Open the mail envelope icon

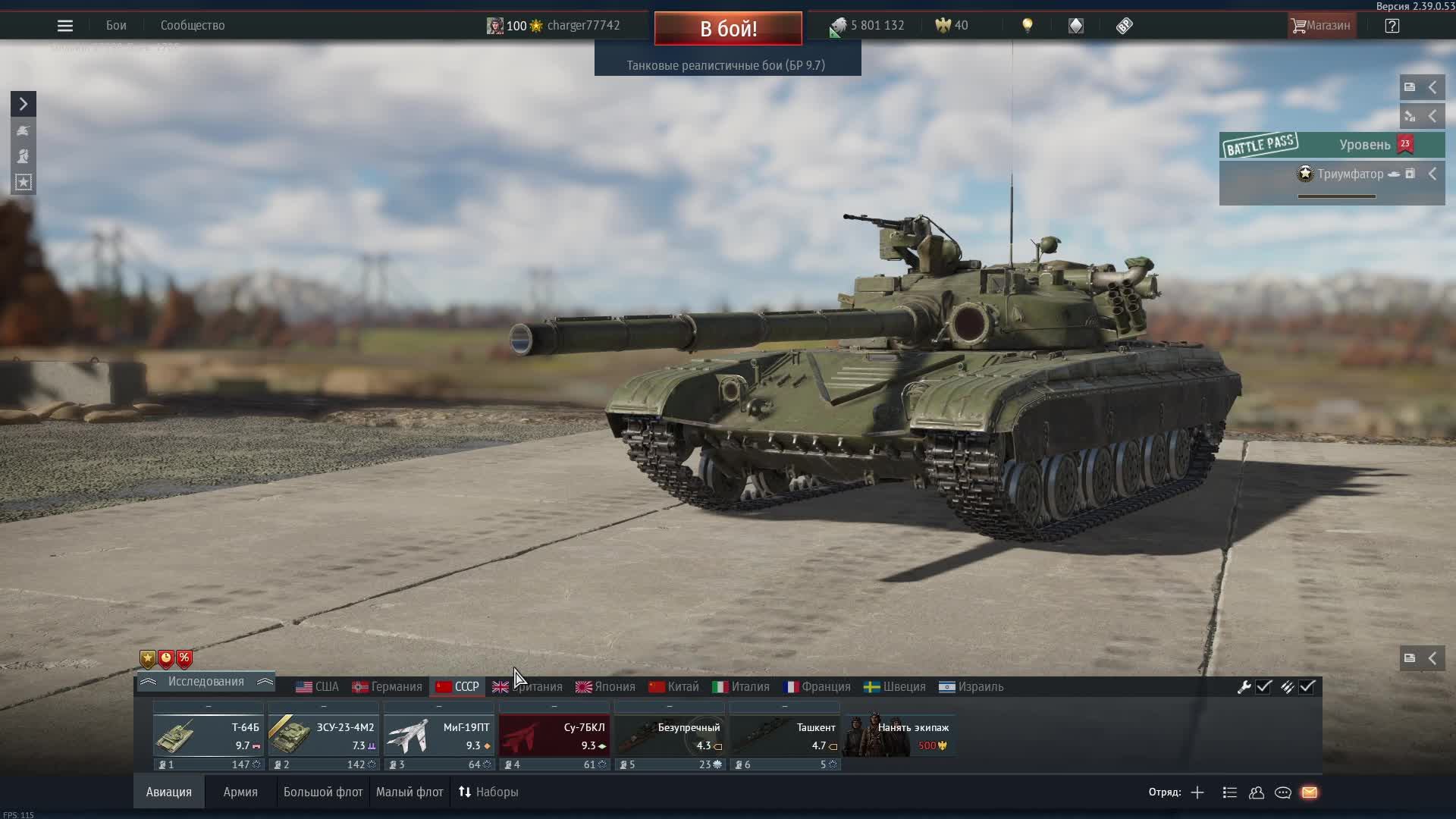(x=1310, y=792)
